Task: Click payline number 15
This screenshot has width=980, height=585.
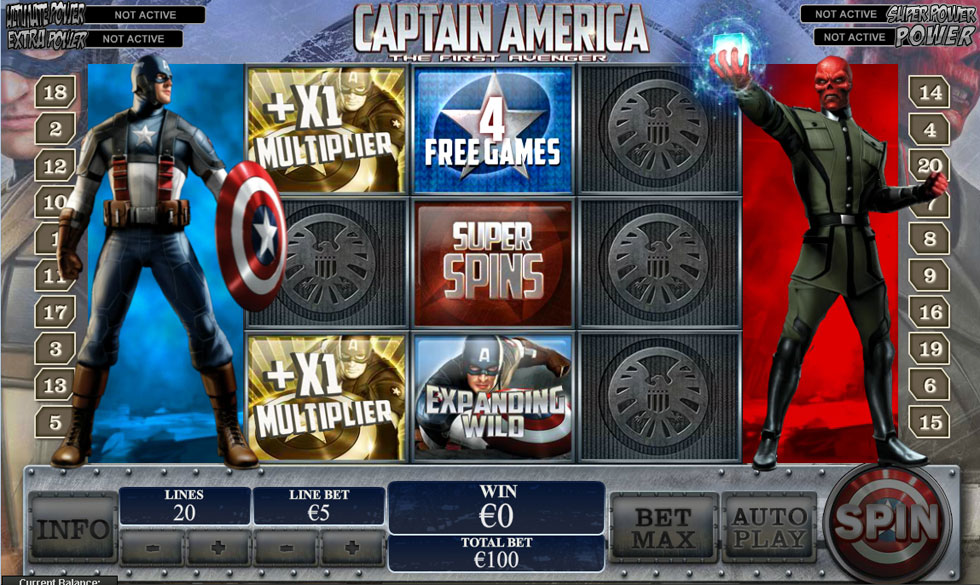Action: [930, 421]
